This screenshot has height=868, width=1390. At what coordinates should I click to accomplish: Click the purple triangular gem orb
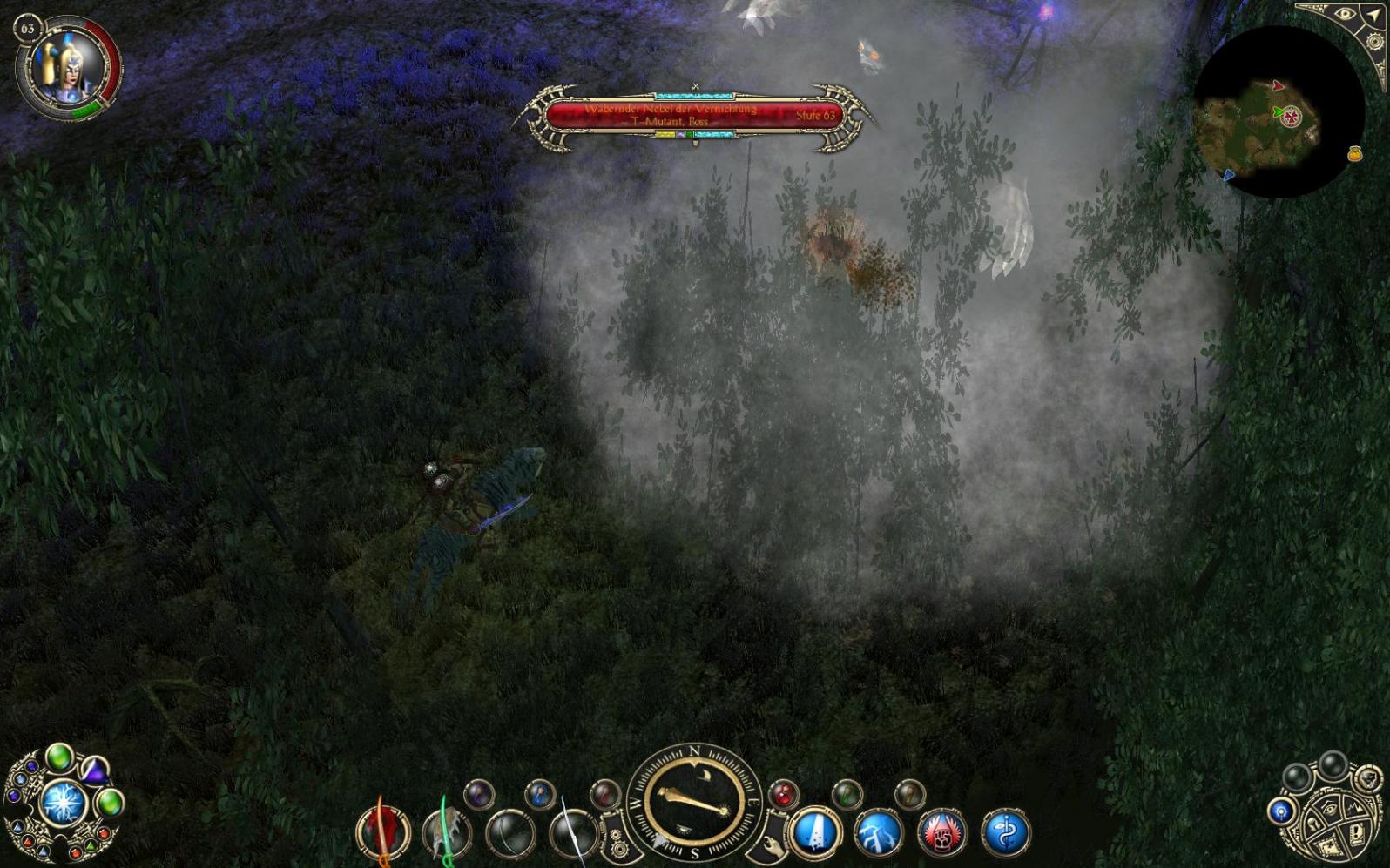point(93,770)
